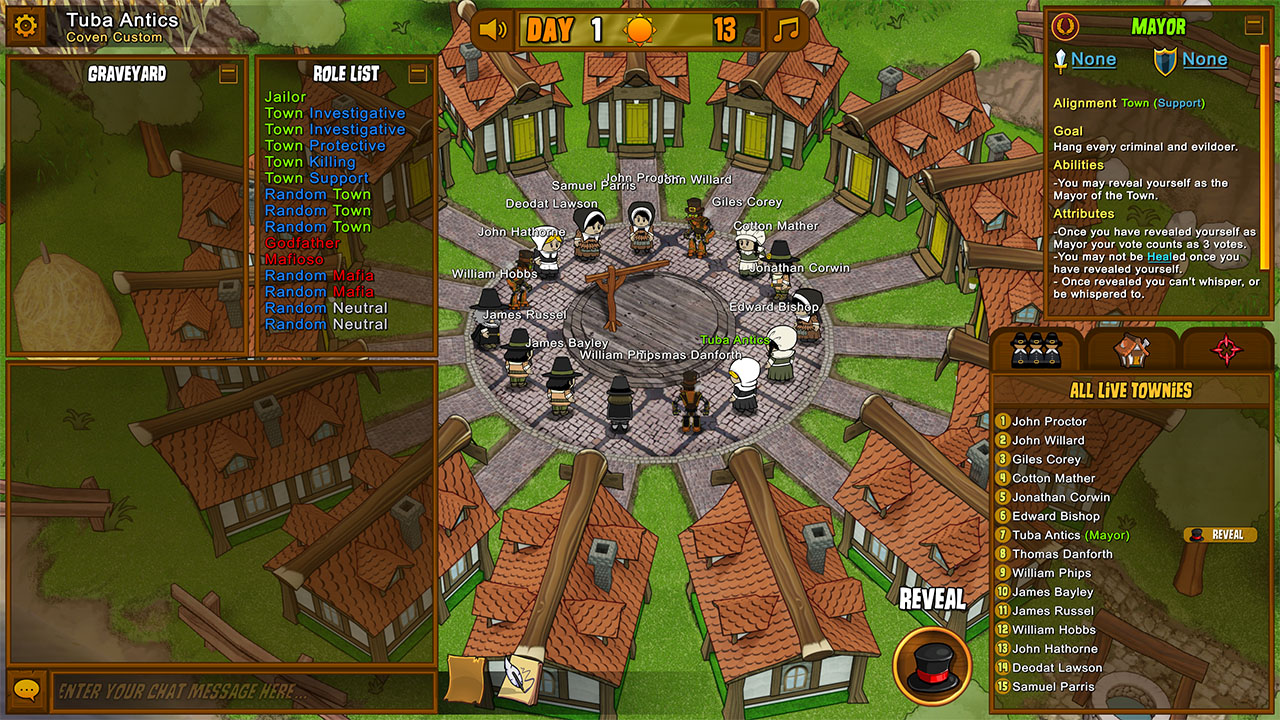
Task: Click the Jailor entry in Role List
Action: pos(285,97)
